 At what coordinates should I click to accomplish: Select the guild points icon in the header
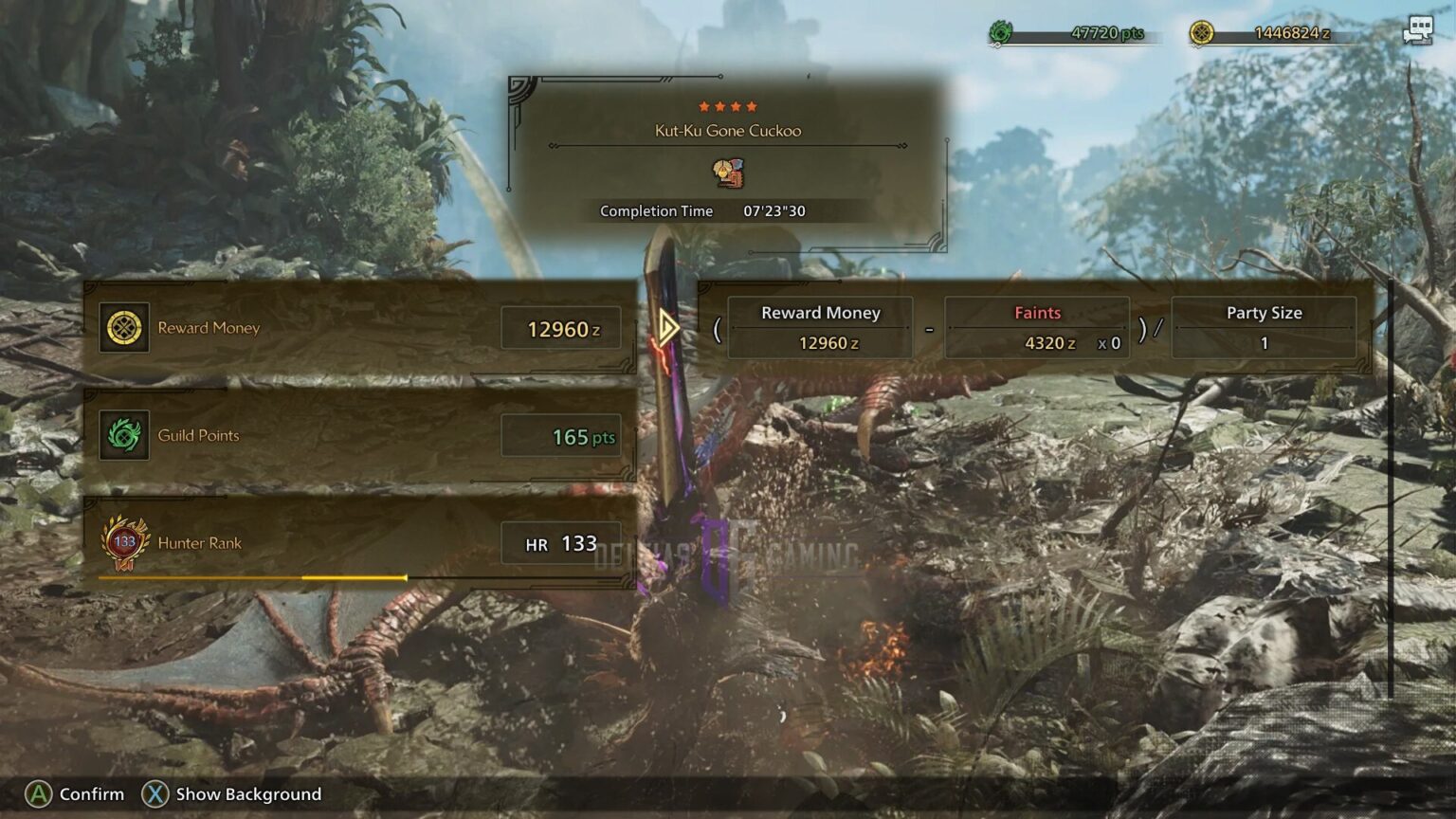click(x=1000, y=31)
